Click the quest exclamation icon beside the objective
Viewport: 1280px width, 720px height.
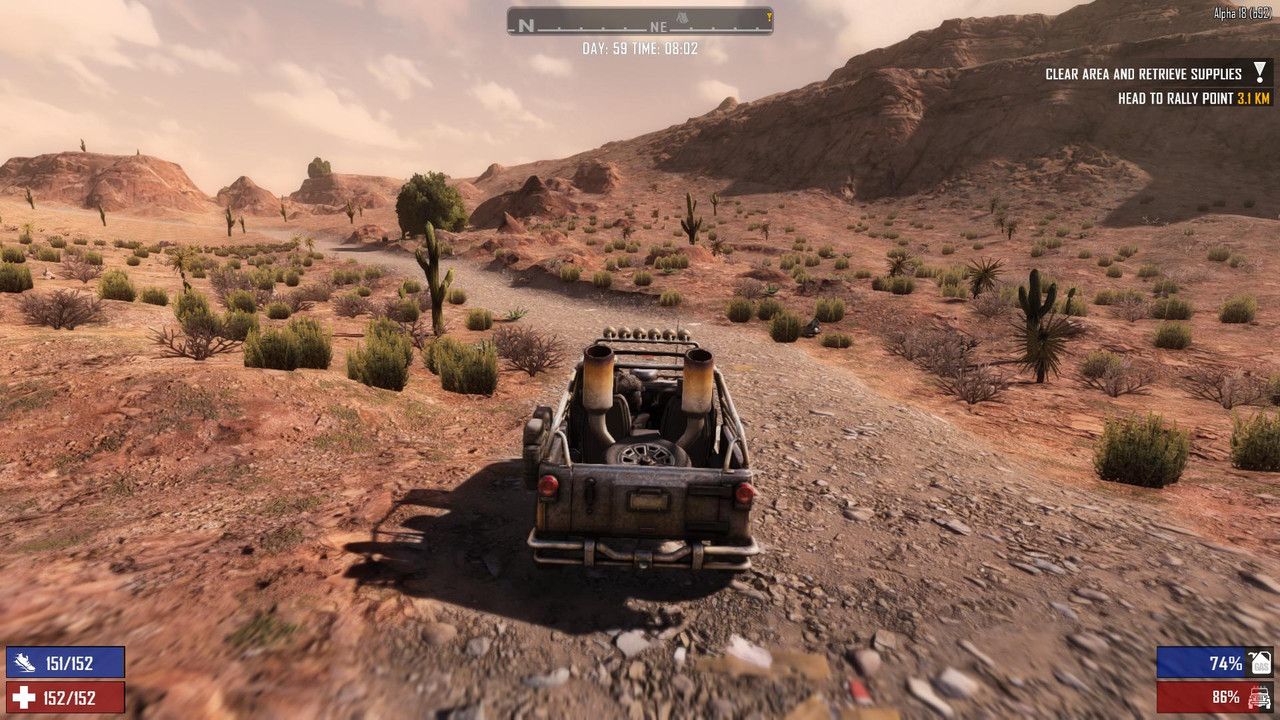[1260, 73]
